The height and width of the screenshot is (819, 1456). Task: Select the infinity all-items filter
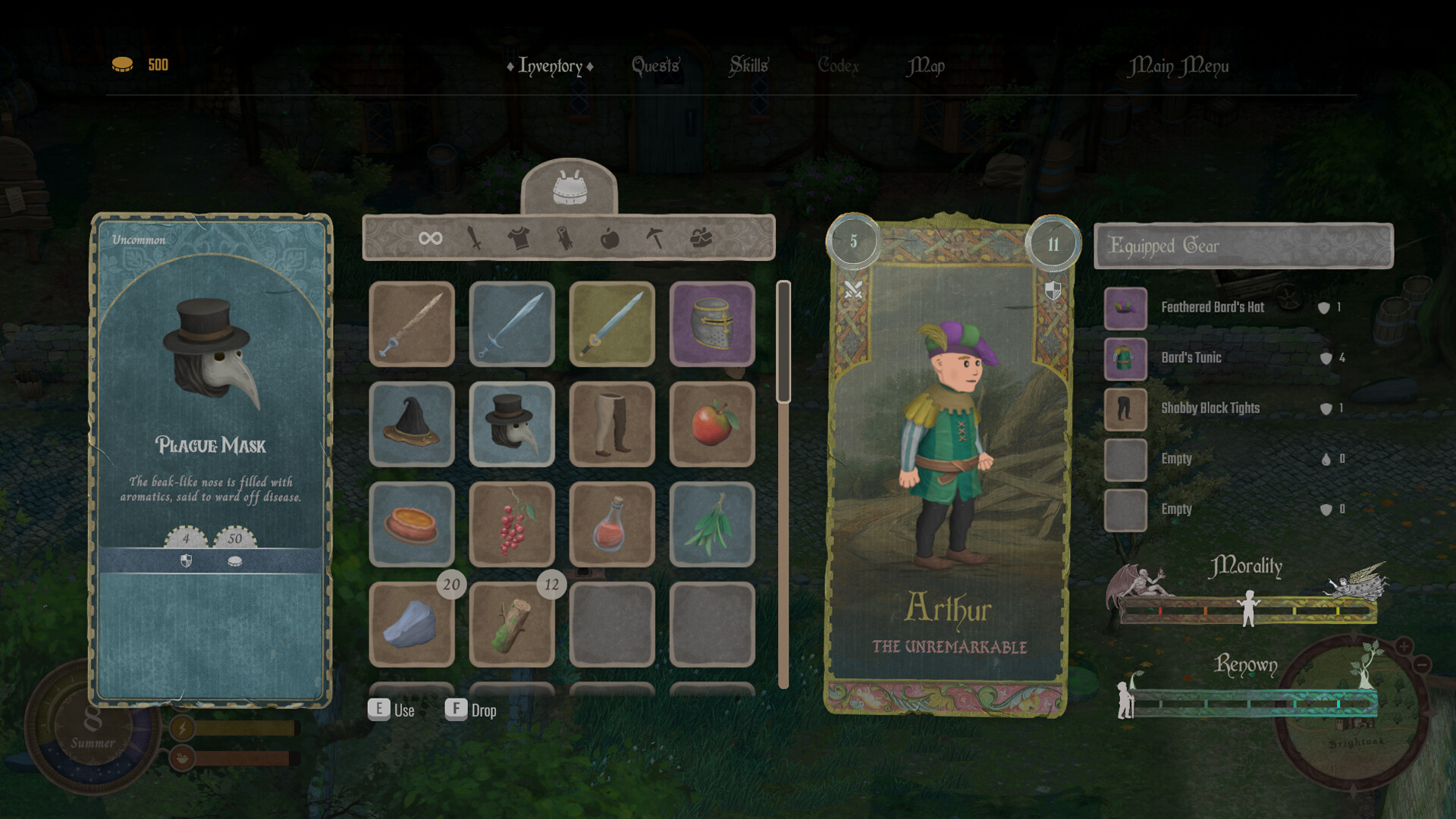430,237
